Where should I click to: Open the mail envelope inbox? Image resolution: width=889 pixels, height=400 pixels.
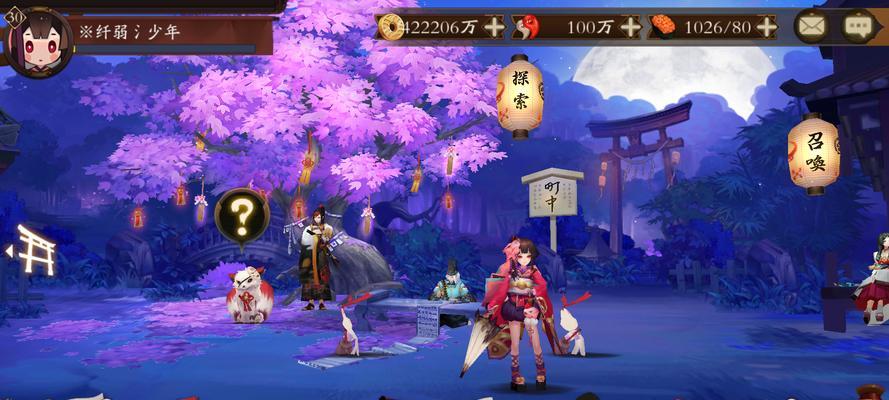(811, 27)
